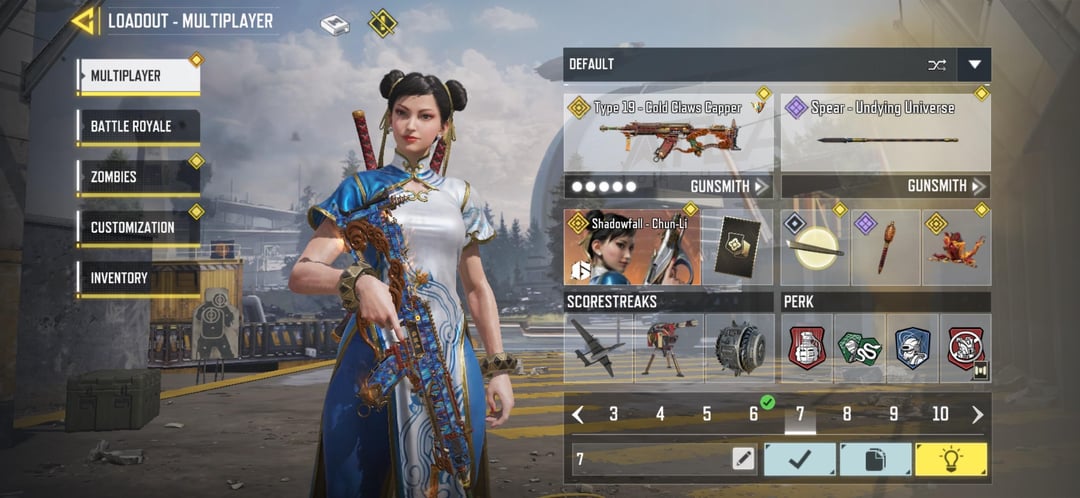Choose the Shadowfall Chun-Li operator slot
The height and width of the screenshot is (498, 1080).
pyautogui.click(x=632, y=248)
